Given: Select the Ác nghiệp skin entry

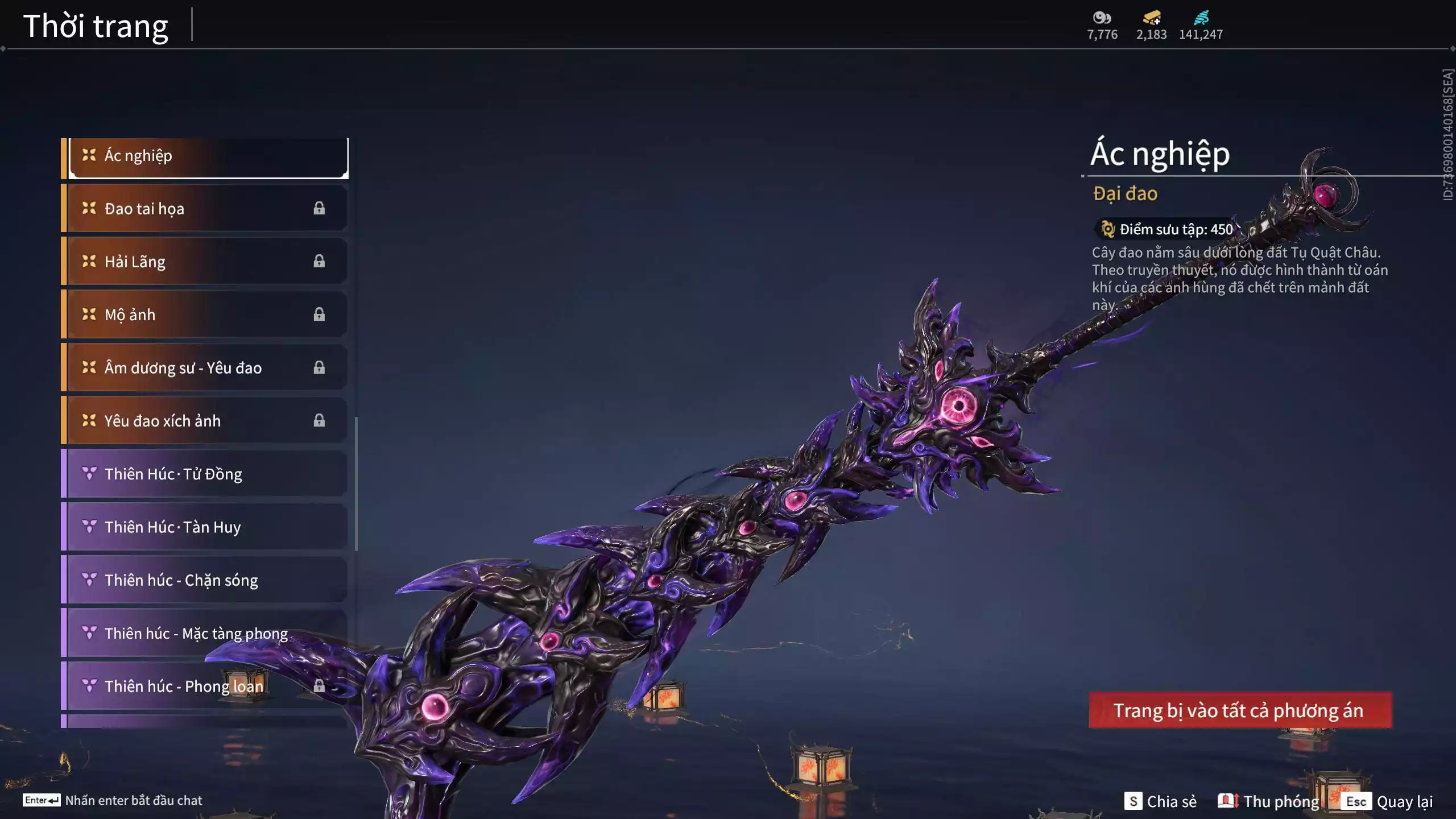Looking at the screenshot, I should 208,156.
